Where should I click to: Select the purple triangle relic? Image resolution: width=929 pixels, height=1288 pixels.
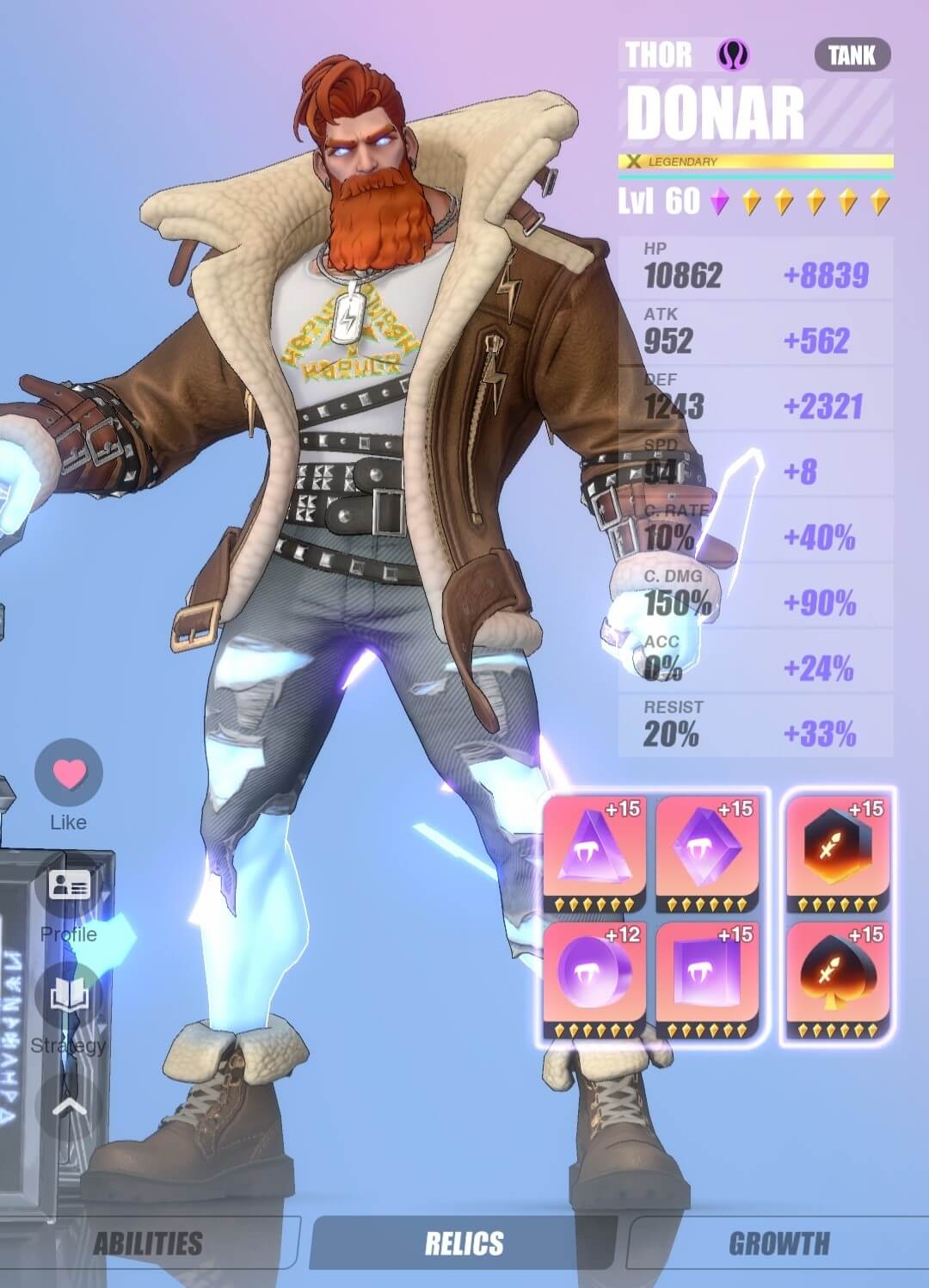(595, 854)
